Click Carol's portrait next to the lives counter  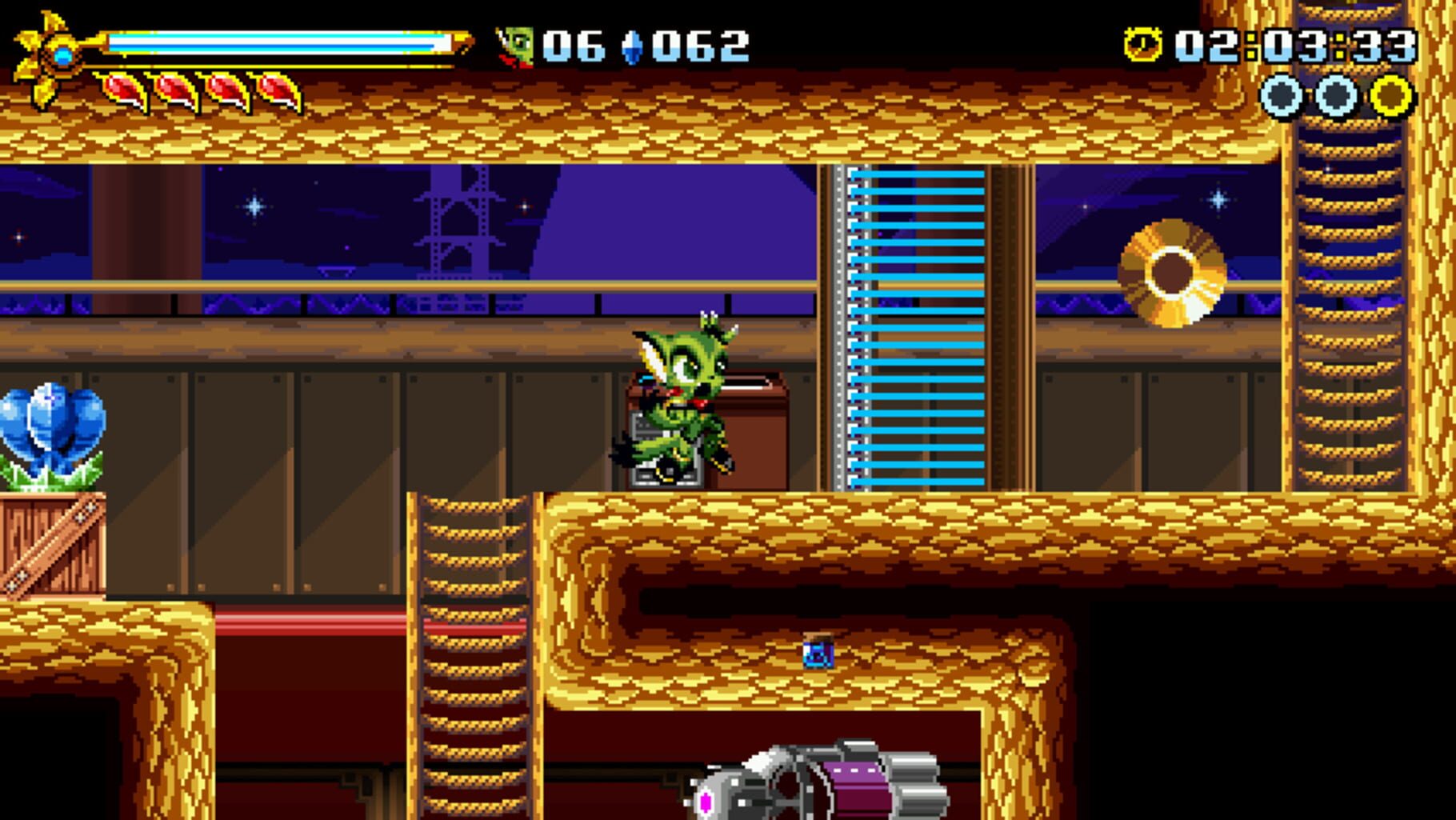tap(517, 46)
